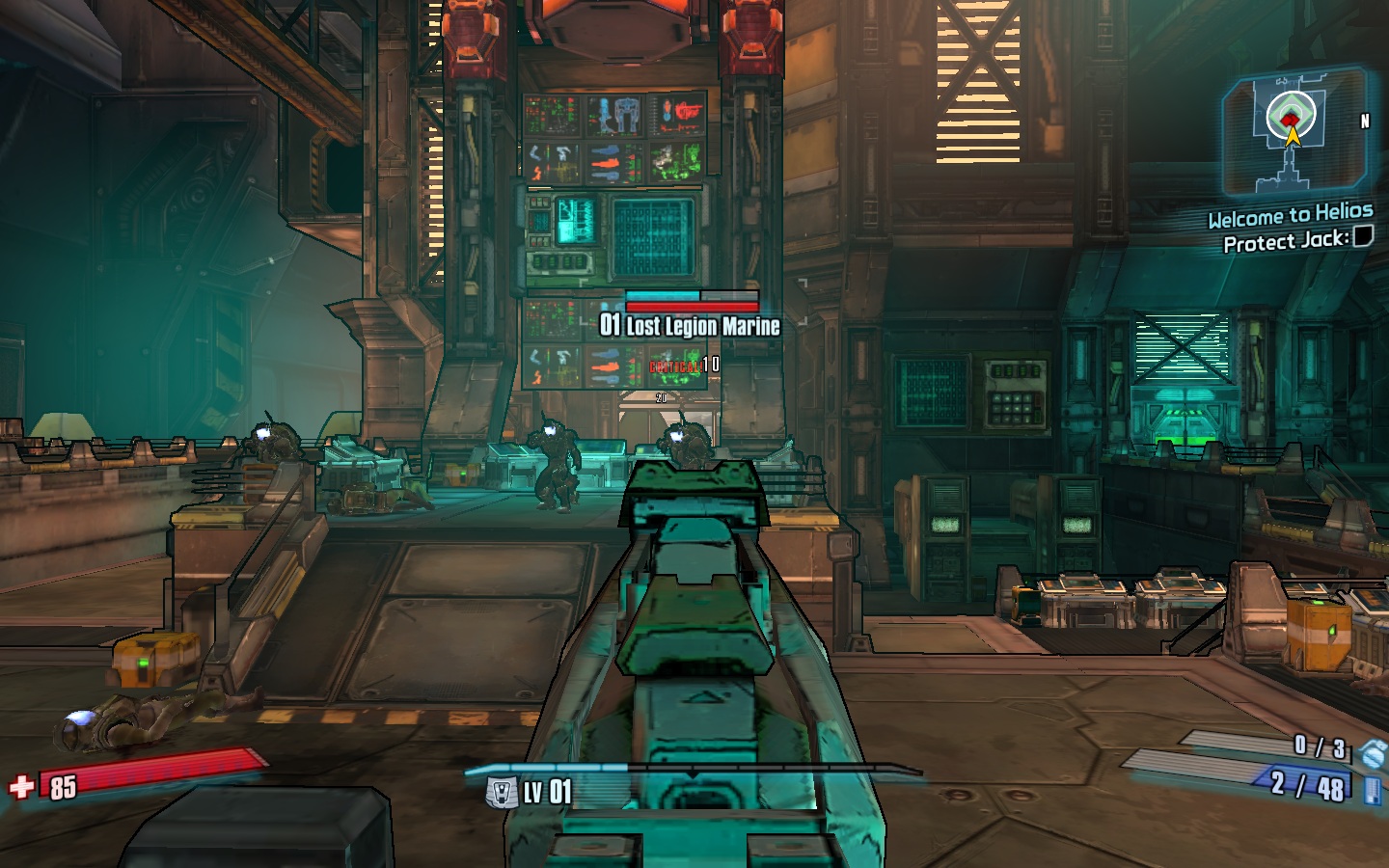Image resolution: width=1389 pixels, height=868 pixels.
Task: Click the yellow player arrow on minimap
Action: [x=1293, y=136]
